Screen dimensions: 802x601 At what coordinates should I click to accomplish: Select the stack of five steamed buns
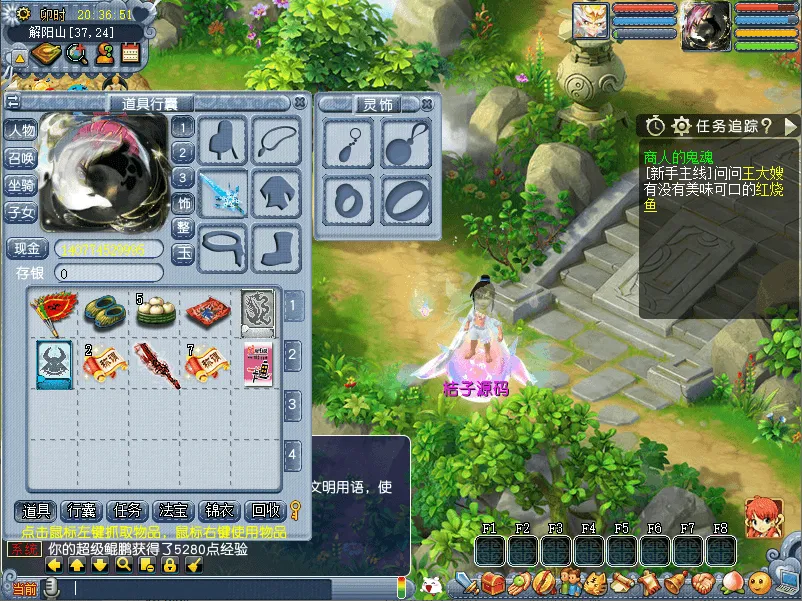[x=155, y=310]
